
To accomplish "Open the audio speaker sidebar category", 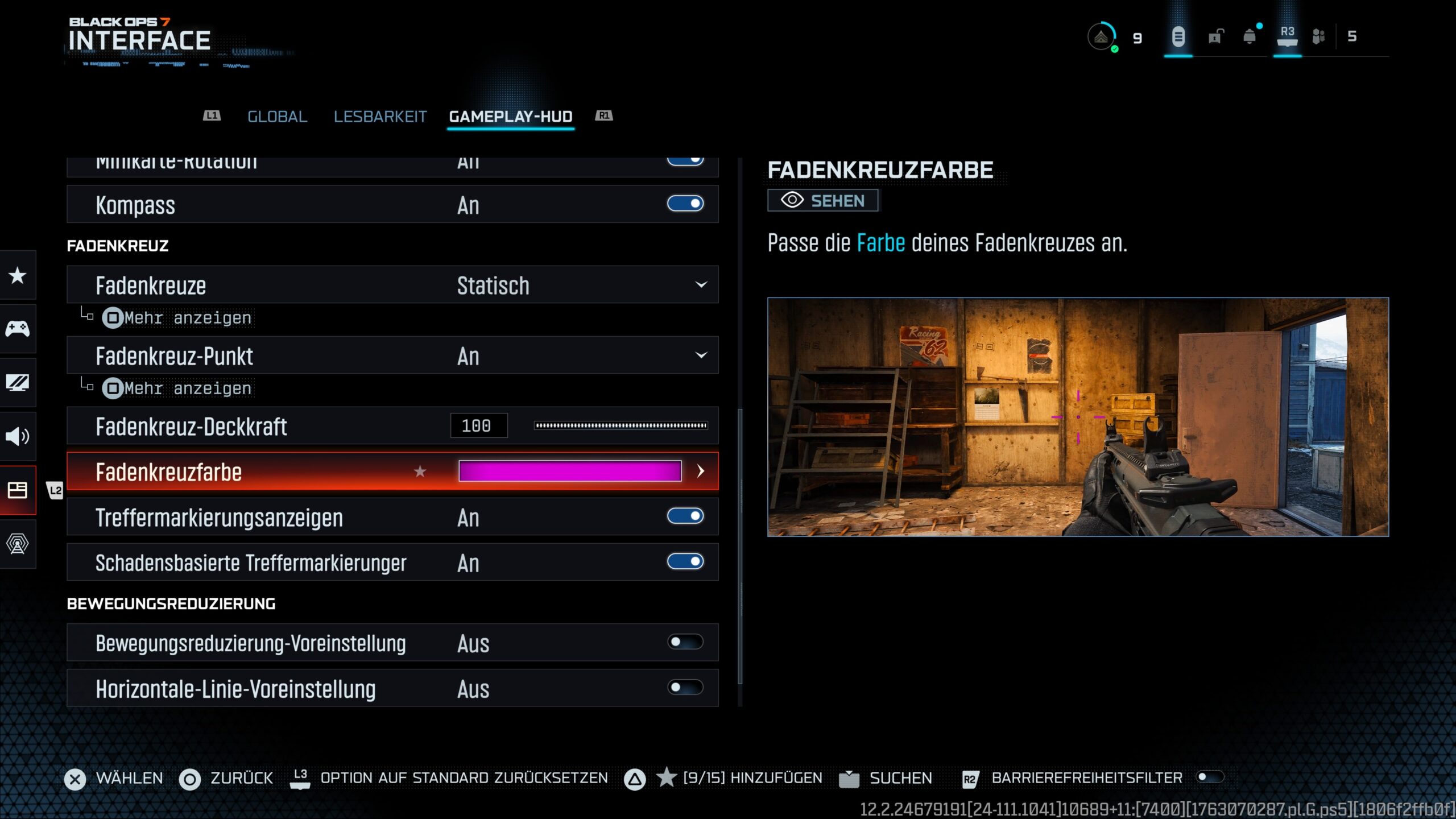I will pyautogui.click(x=18, y=436).
